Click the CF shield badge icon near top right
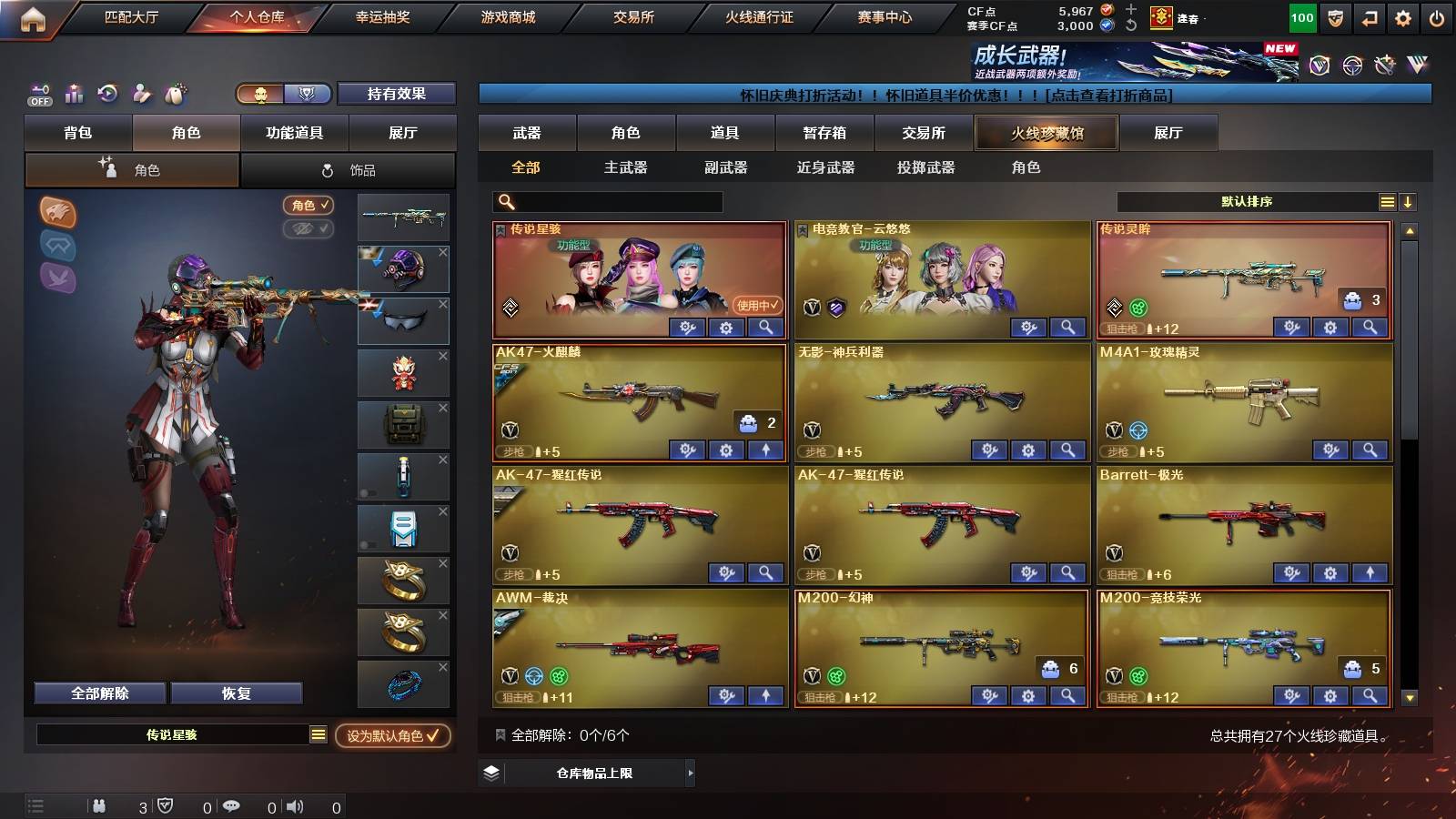1456x819 pixels. point(1334,16)
